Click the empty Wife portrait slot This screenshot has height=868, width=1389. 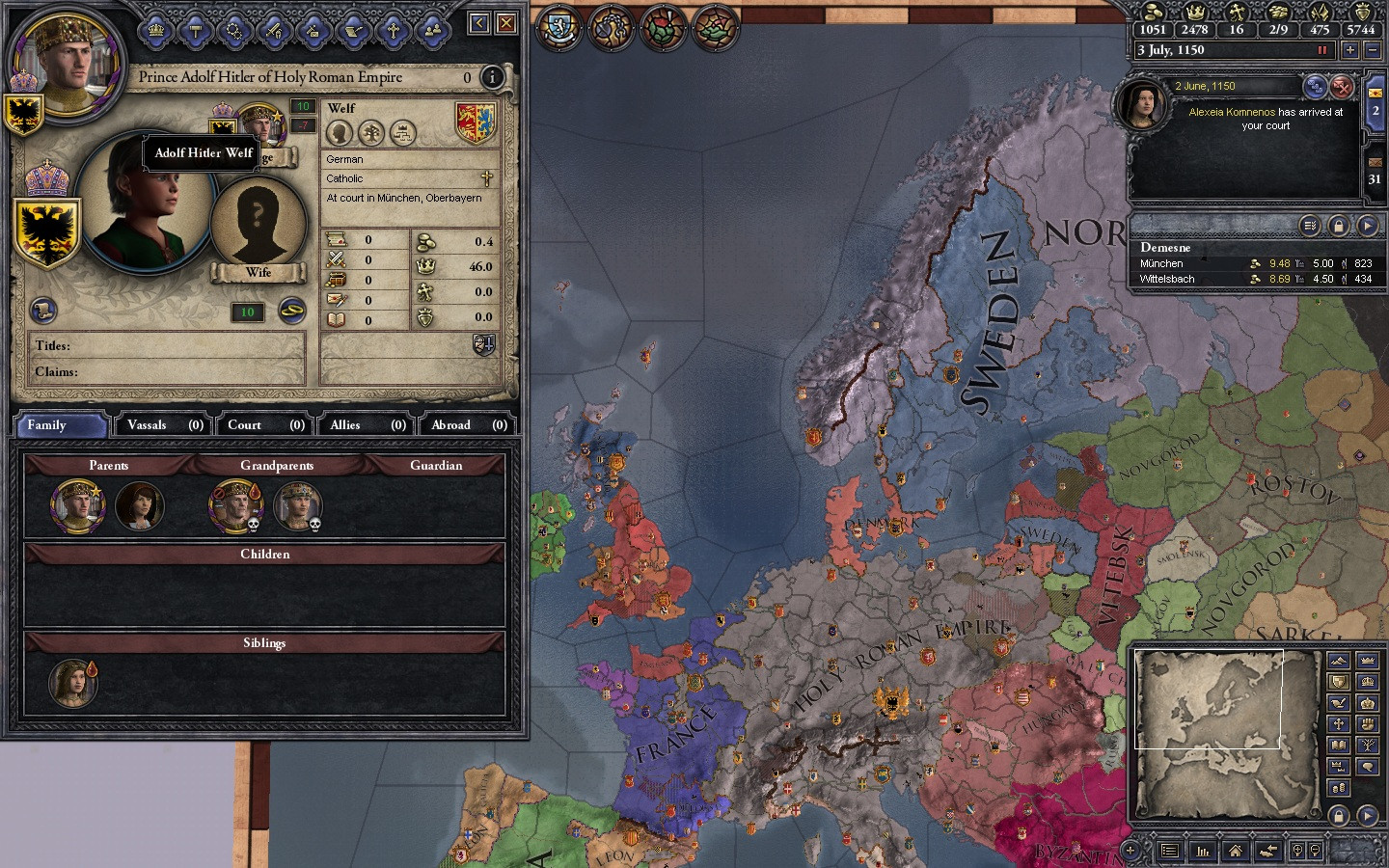(258, 221)
